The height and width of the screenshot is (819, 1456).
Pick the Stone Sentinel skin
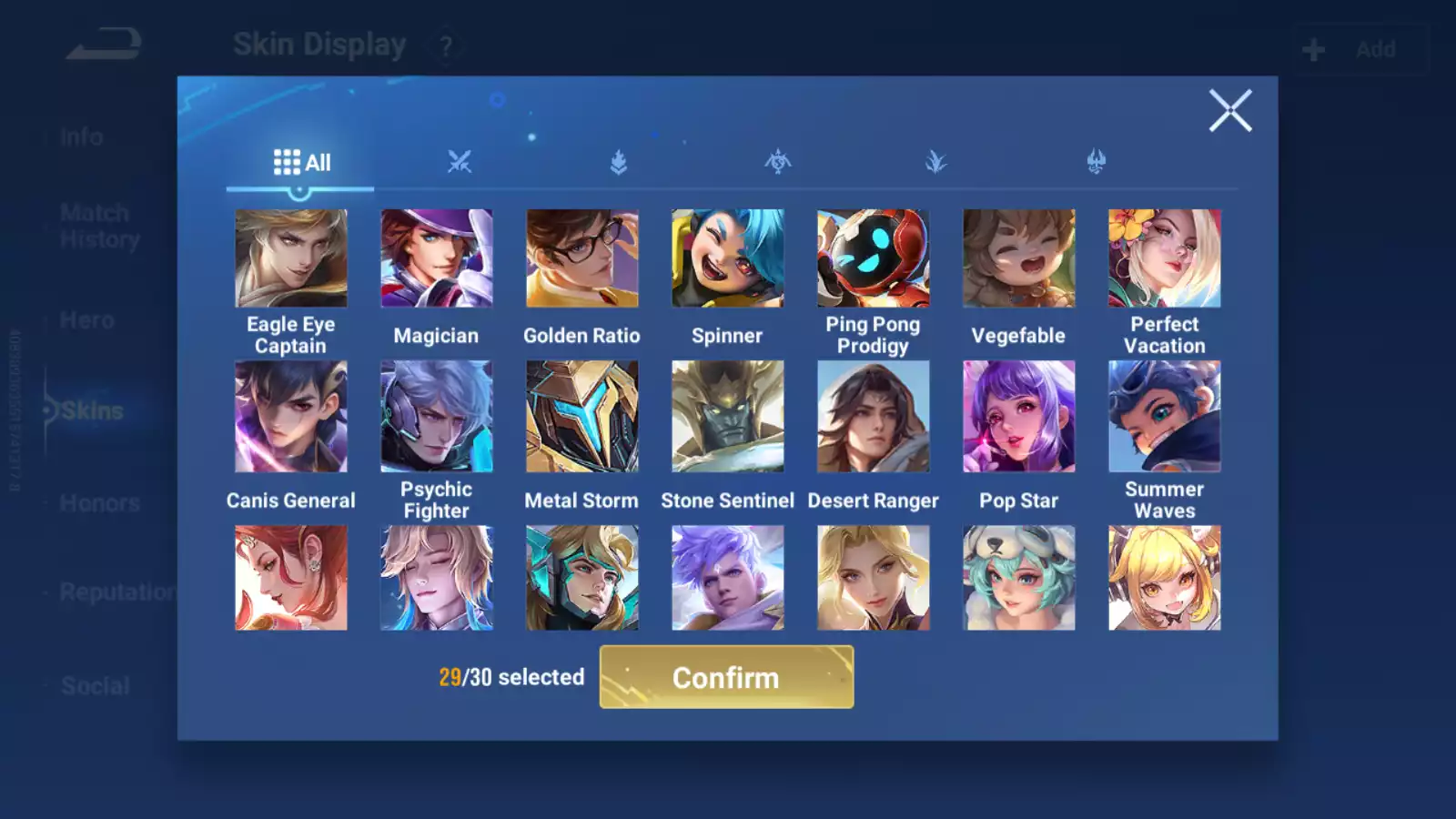click(x=728, y=417)
